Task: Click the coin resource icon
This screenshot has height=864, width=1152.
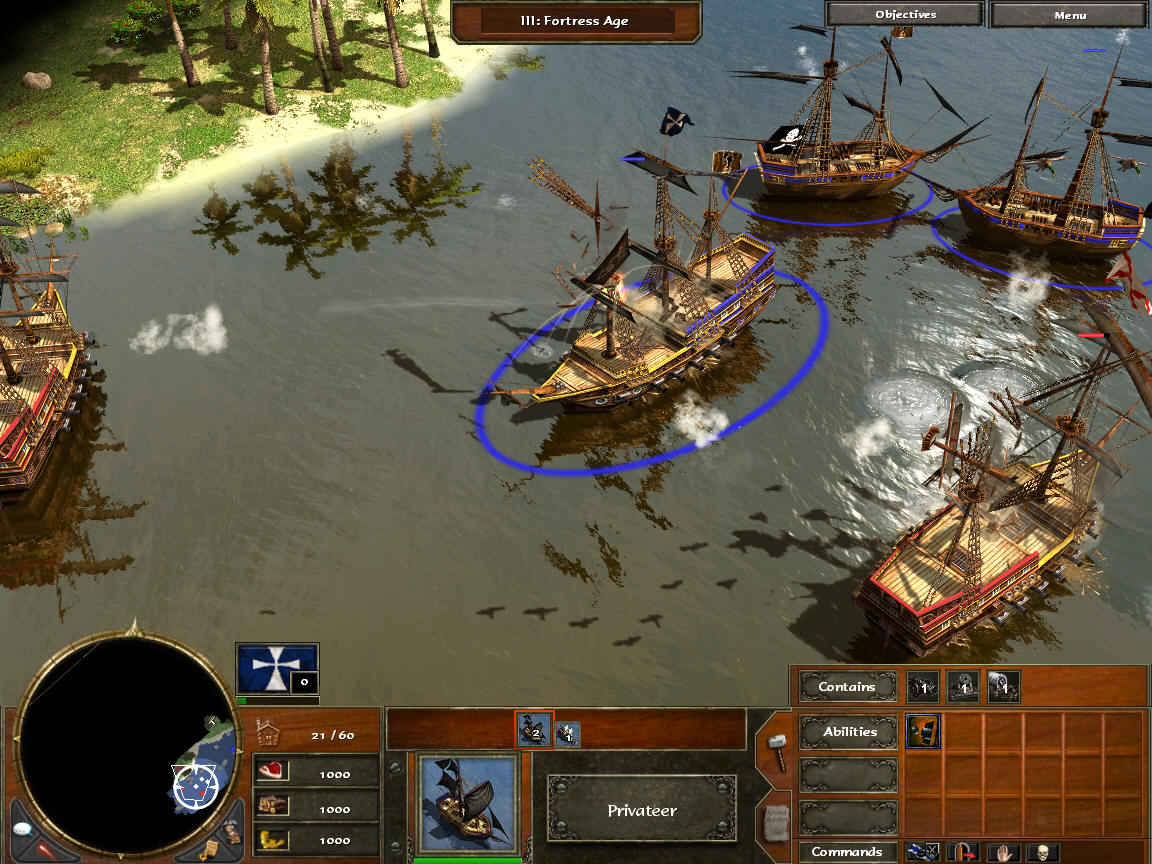Action: [x=272, y=840]
